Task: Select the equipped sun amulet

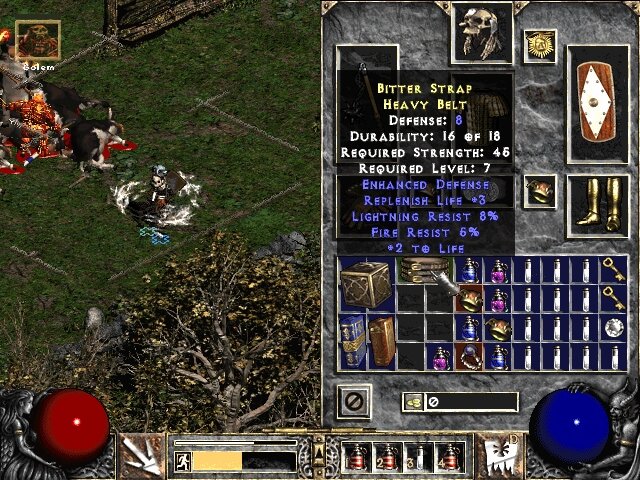Action: 540,44
